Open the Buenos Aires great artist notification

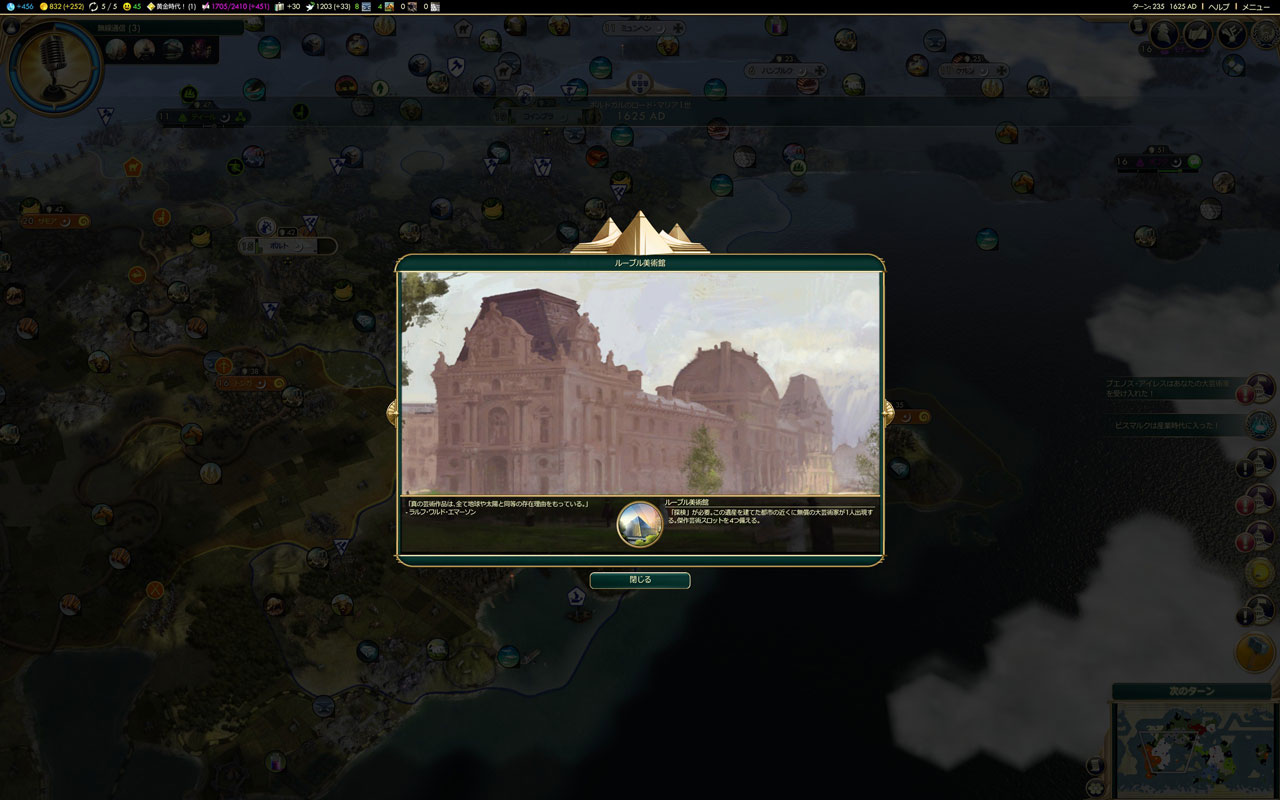click(1261, 389)
